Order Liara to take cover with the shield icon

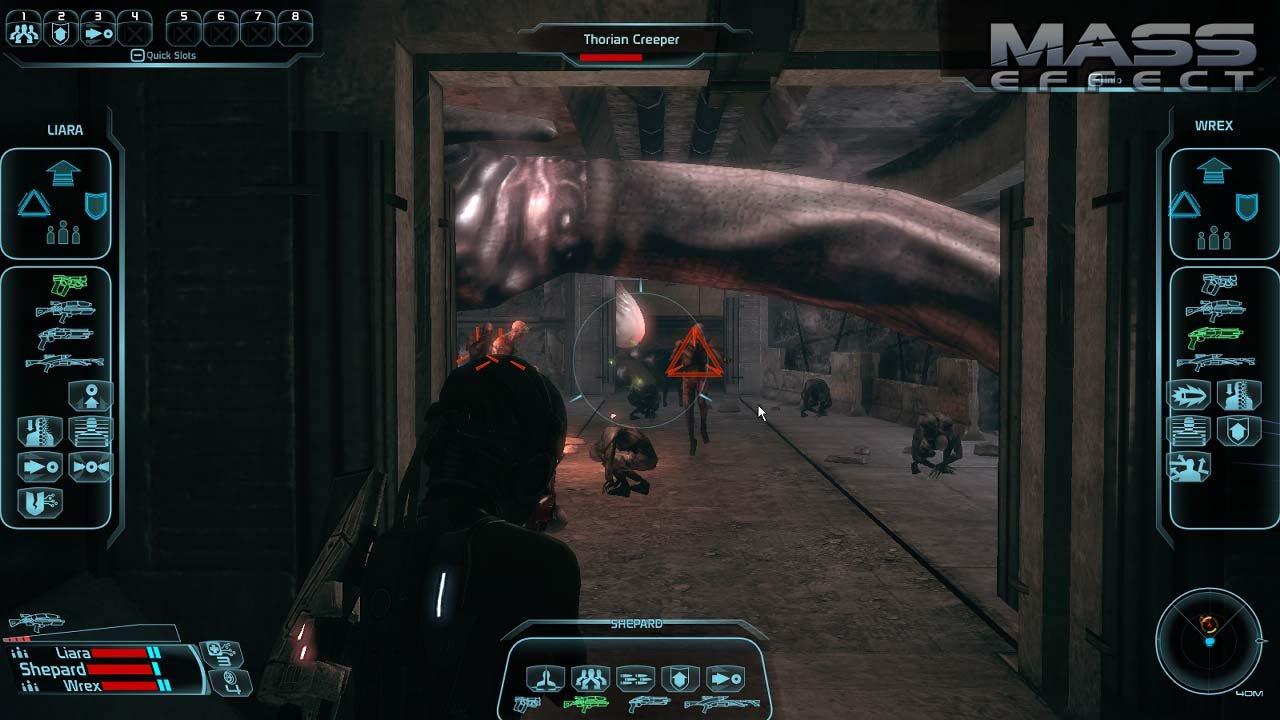[97, 206]
